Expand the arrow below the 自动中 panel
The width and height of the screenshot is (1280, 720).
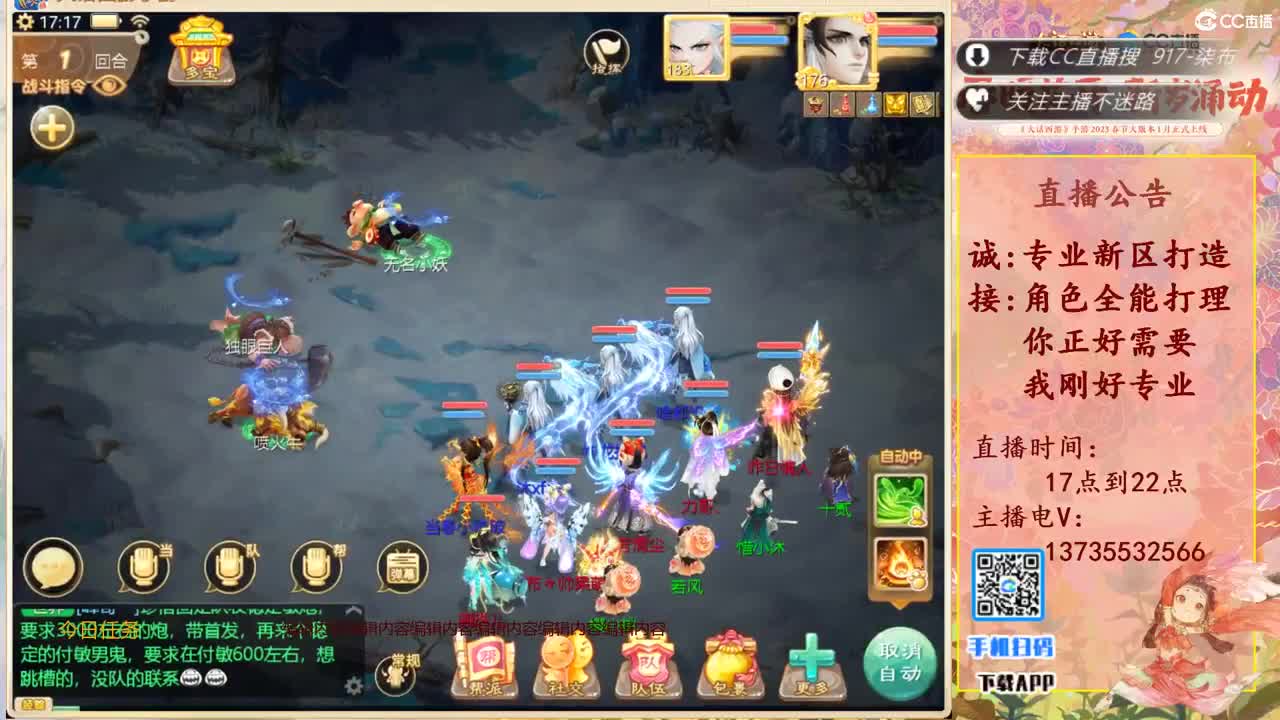pyautogui.click(x=899, y=603)
